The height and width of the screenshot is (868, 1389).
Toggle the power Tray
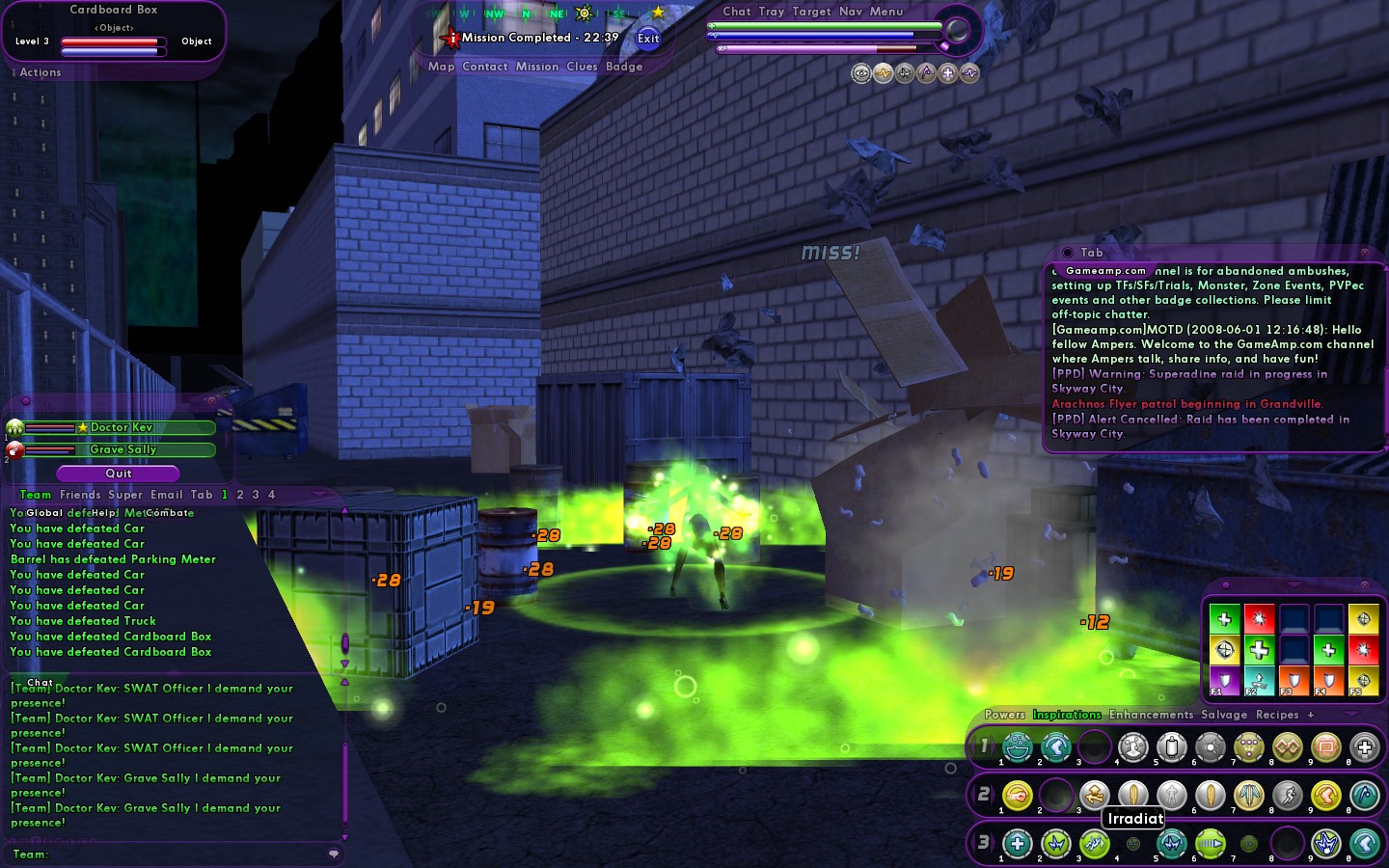(x=772, y=12)
